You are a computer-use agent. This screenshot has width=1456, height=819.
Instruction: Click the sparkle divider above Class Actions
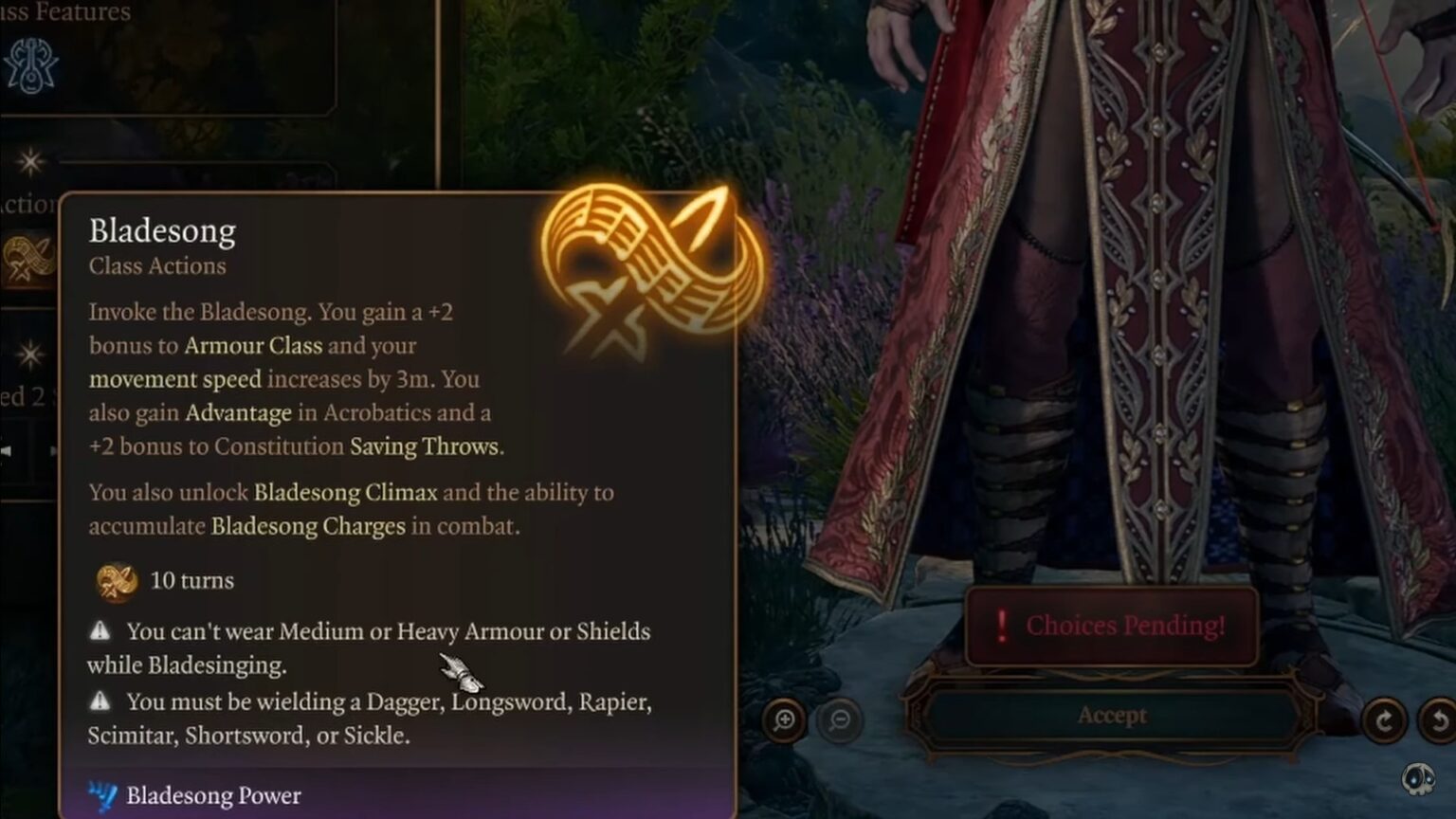[31, 163]
